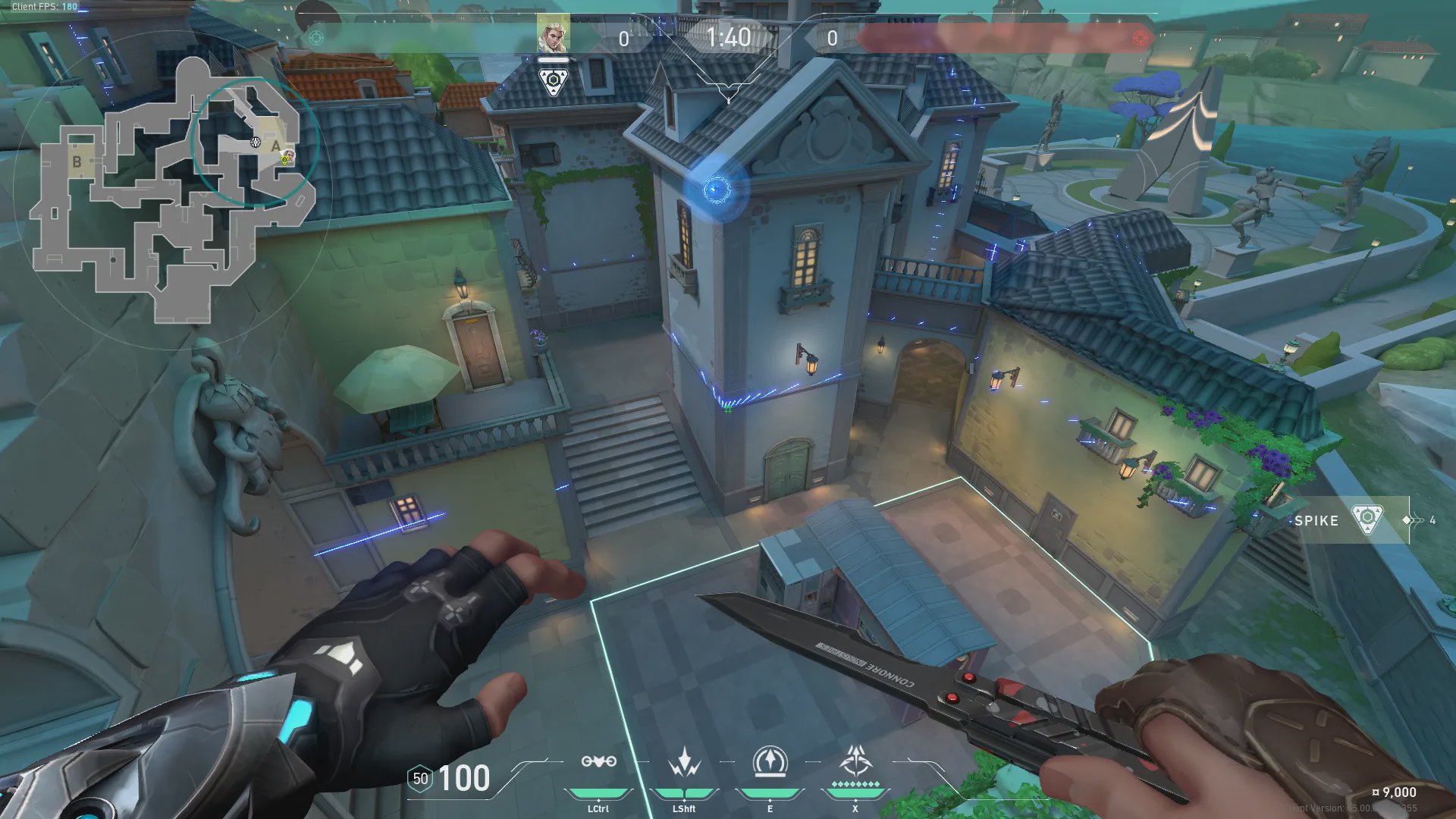Activate the Owl Drone ability icon
1456x819 pixels.
(598, 761)
